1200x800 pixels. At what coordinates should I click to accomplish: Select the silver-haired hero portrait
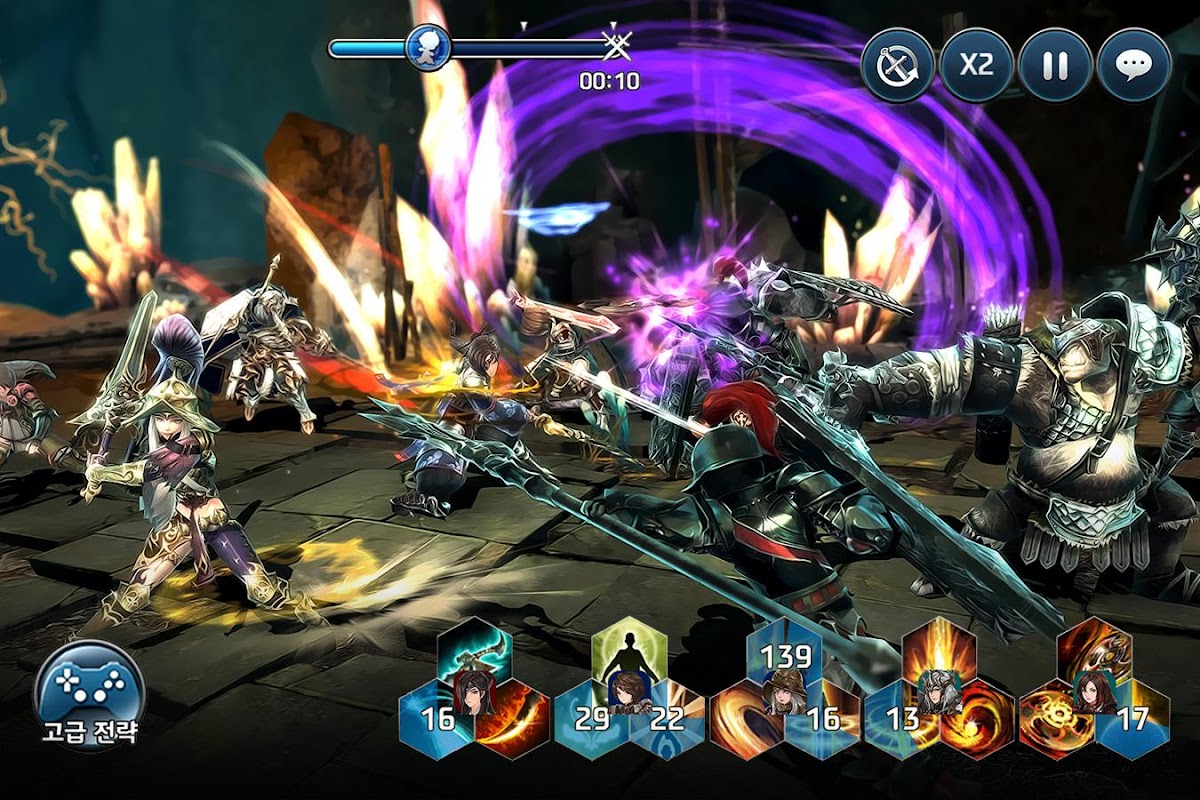(939, 692)
